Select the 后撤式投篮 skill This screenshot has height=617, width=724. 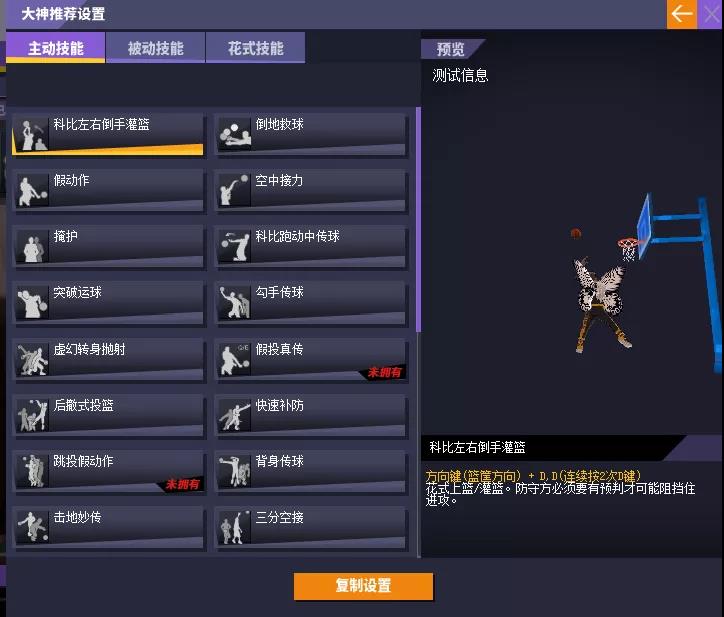(x=108, y=416)
